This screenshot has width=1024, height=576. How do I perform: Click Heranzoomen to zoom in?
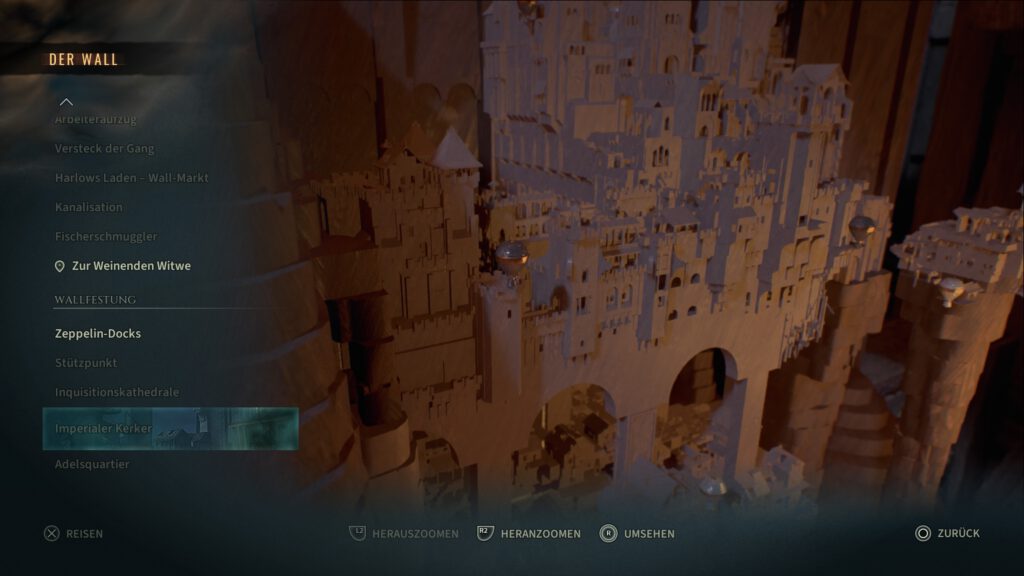[529, 534]
